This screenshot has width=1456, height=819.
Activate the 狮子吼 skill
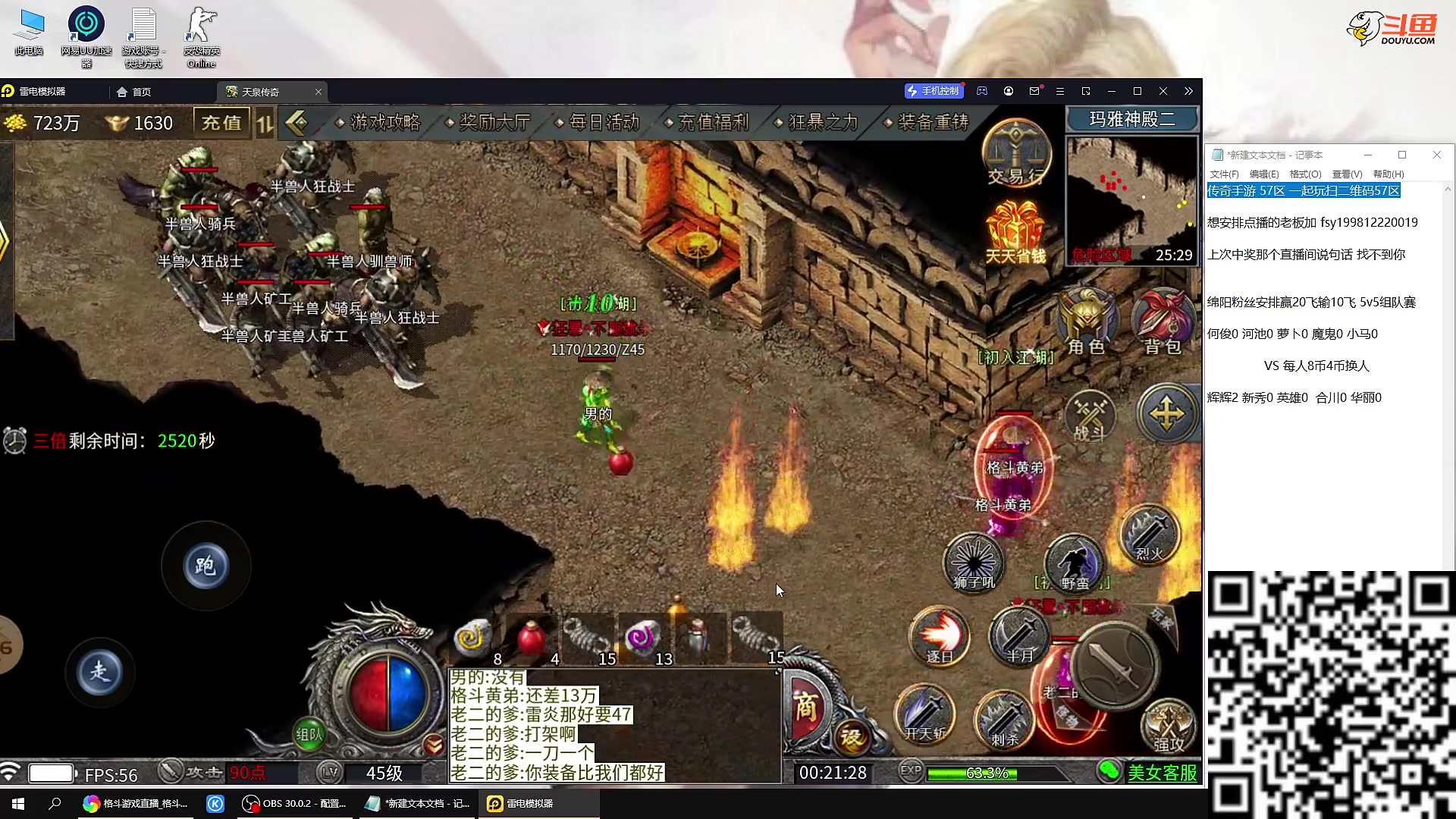click(974, 563)
